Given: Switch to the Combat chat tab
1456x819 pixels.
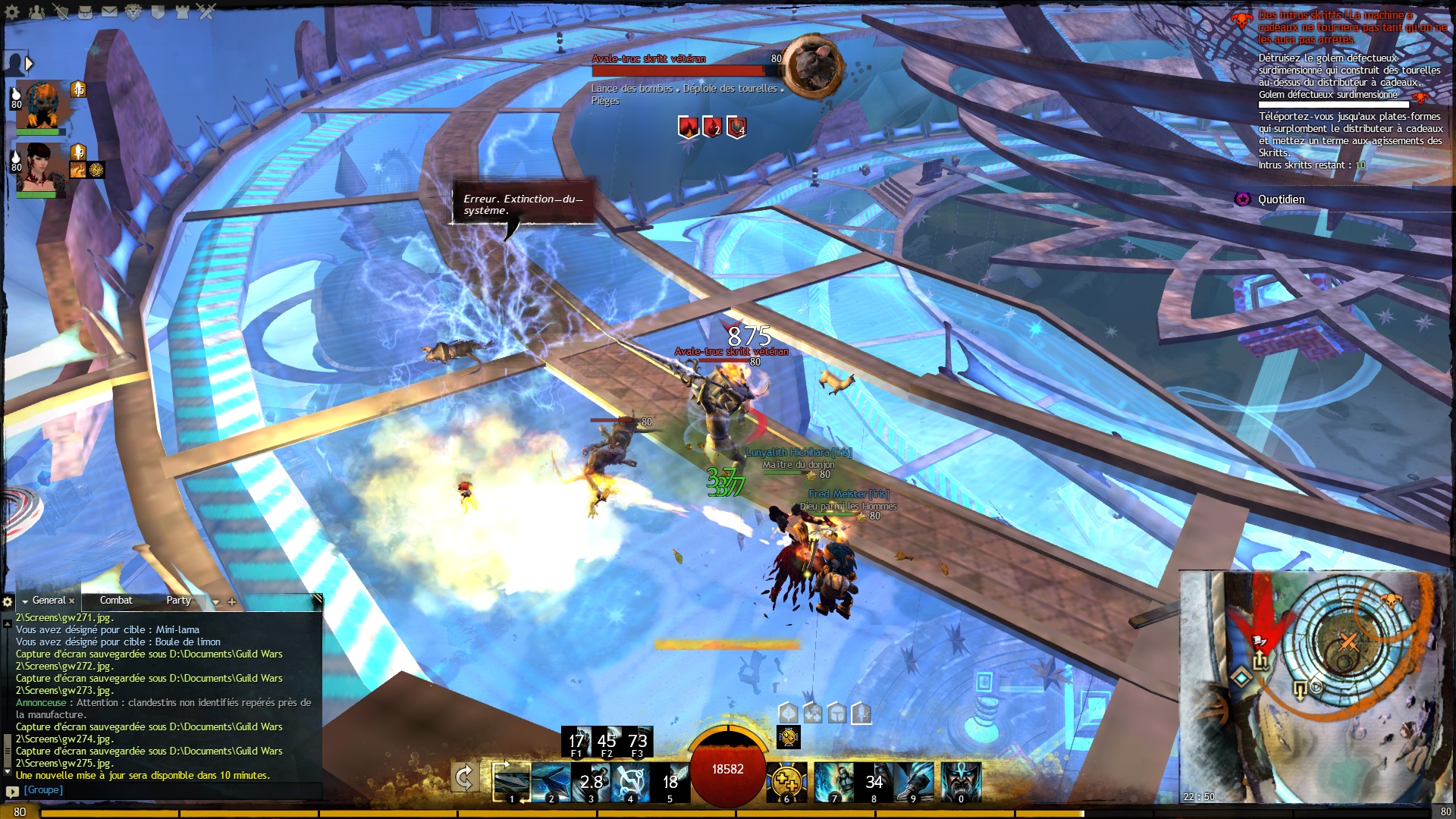Looking at the screenshot, I should [x=116, y=601].
